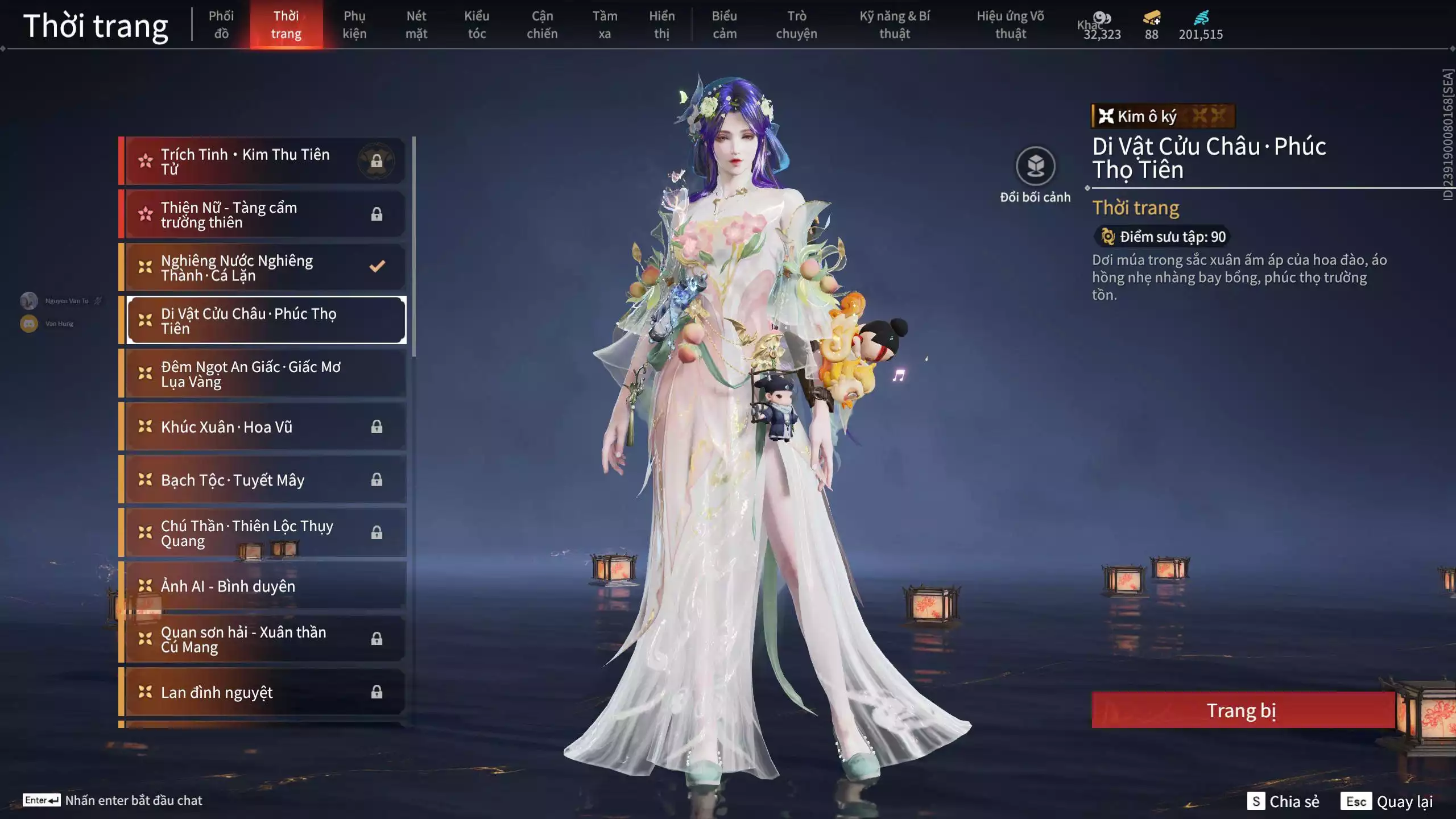Screen dimensions: 1456x819
Task: Click the checkmark on Nghiêng Nước Nghiêng Thành · Cá Lặn
Action: click(376, 265)
